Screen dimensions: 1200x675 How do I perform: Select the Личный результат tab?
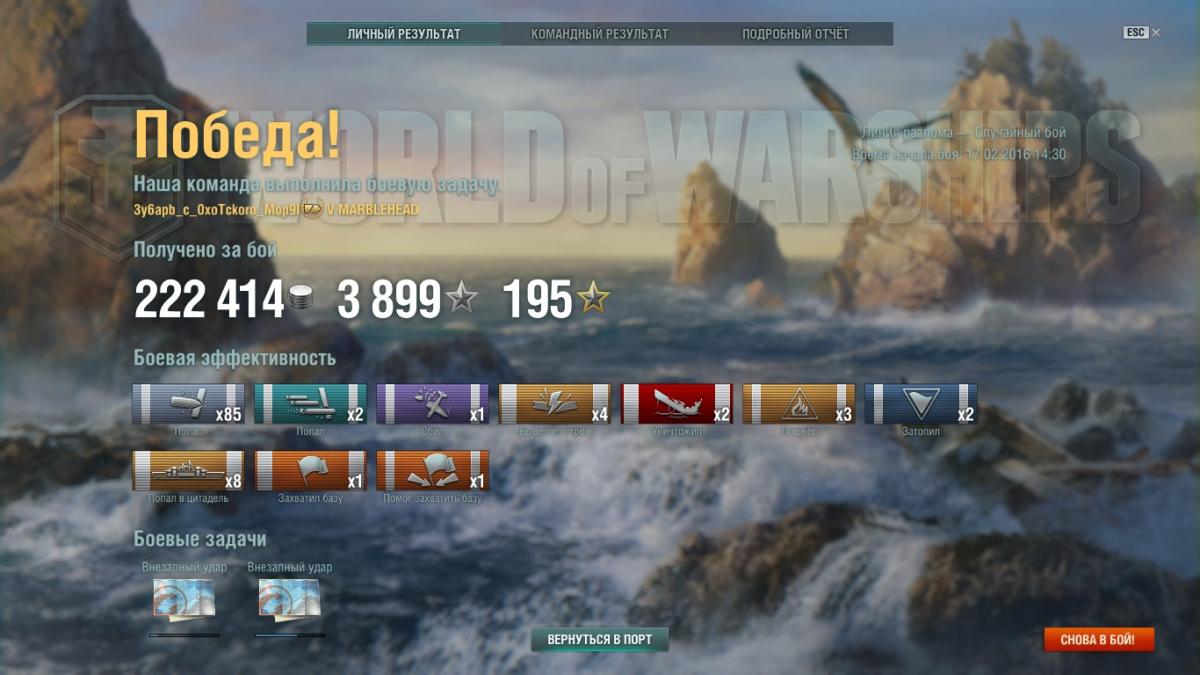(404, 34)
